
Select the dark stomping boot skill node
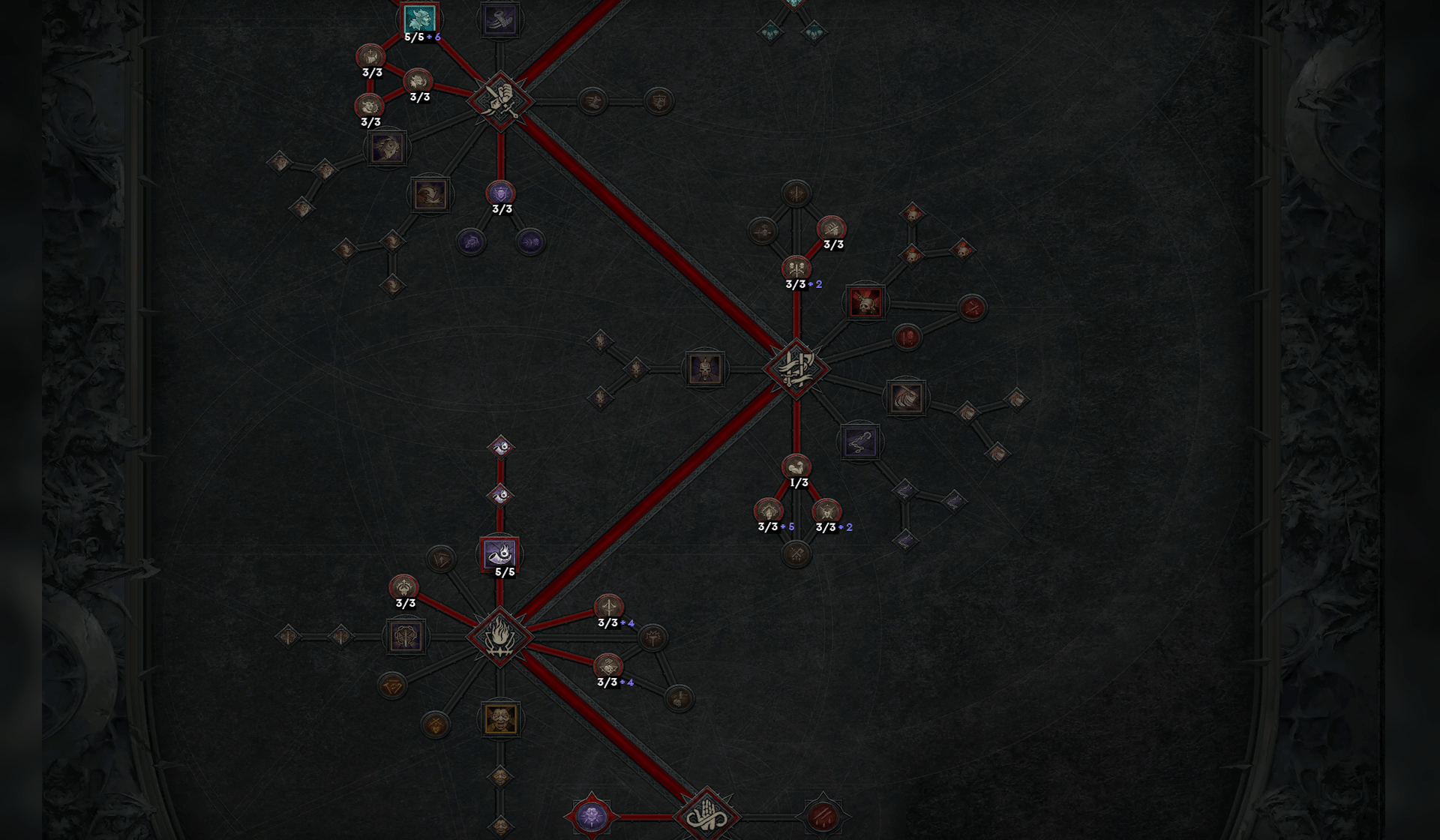499,19
